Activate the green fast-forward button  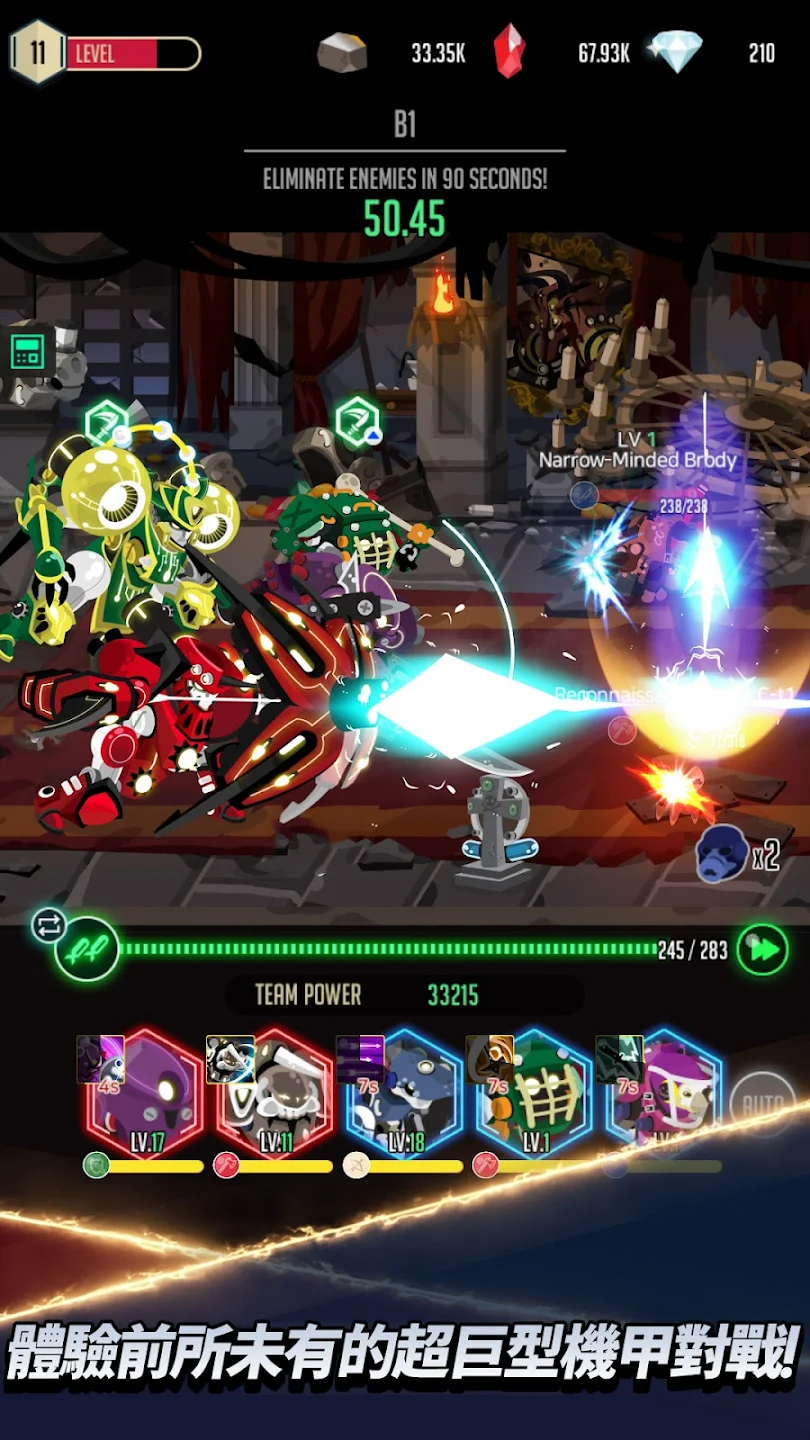tap(762, 950)
